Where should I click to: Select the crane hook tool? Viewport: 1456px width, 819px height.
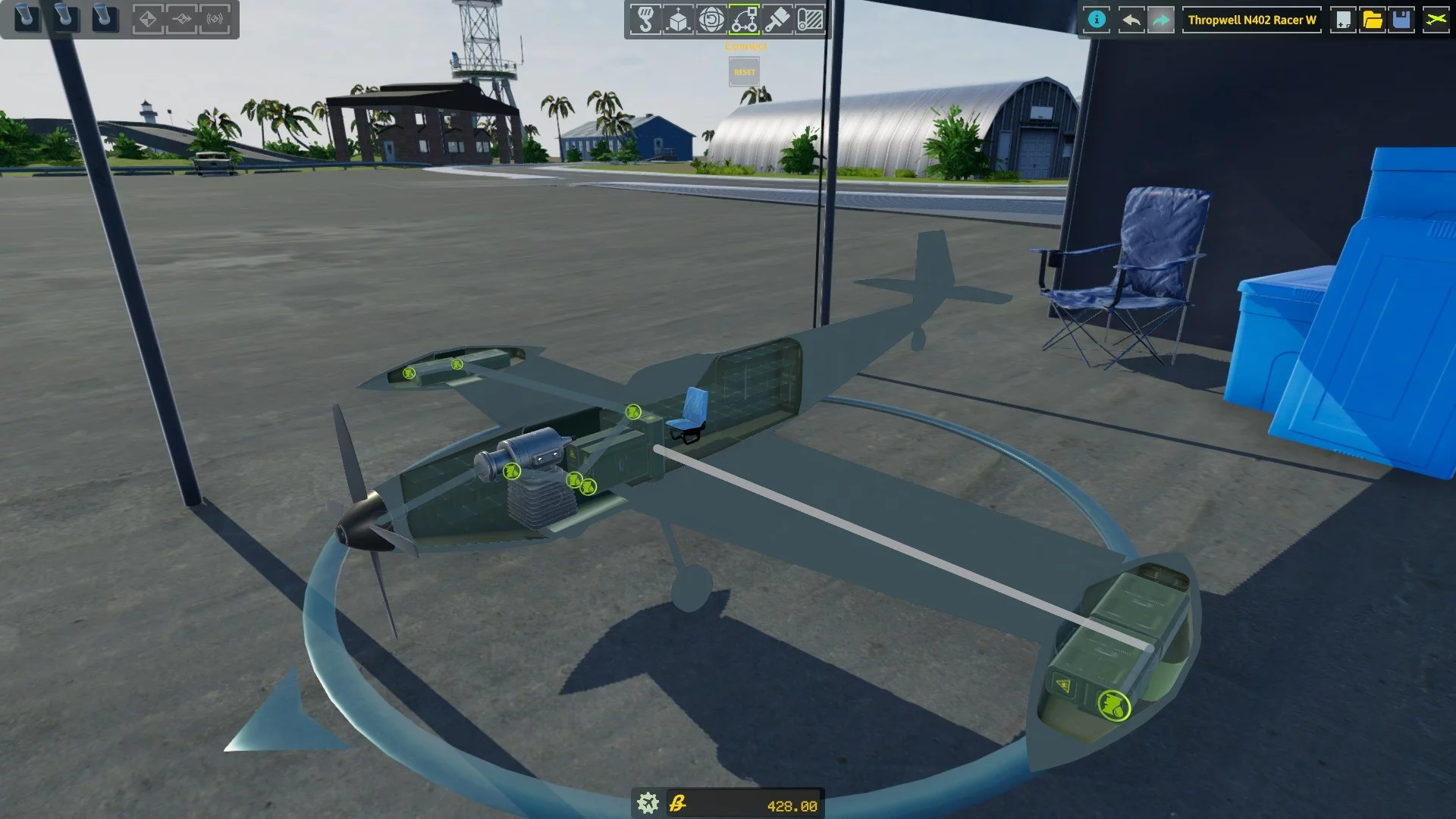pos(645,20)
